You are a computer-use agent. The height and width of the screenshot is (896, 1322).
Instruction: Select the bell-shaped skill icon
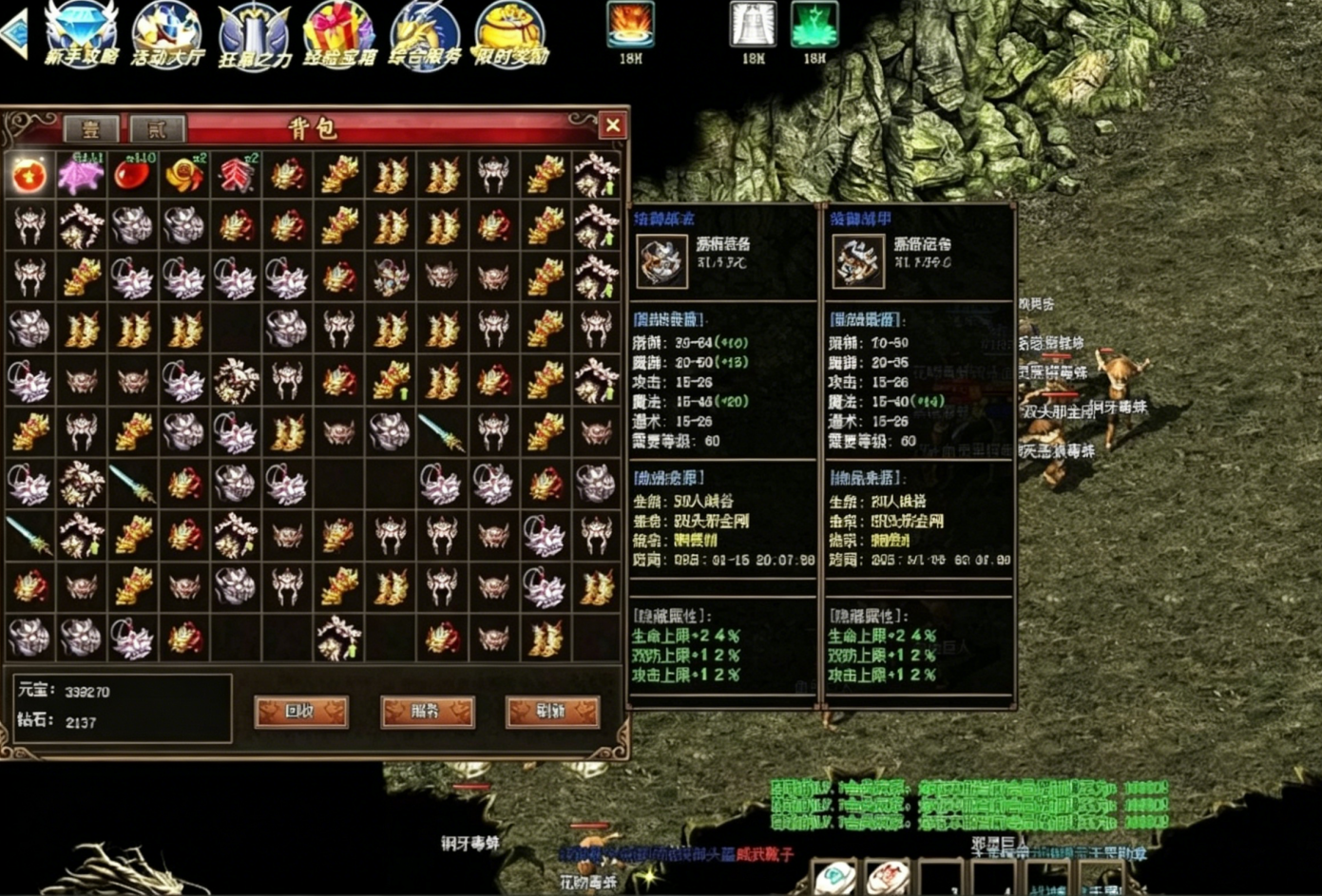752,24
